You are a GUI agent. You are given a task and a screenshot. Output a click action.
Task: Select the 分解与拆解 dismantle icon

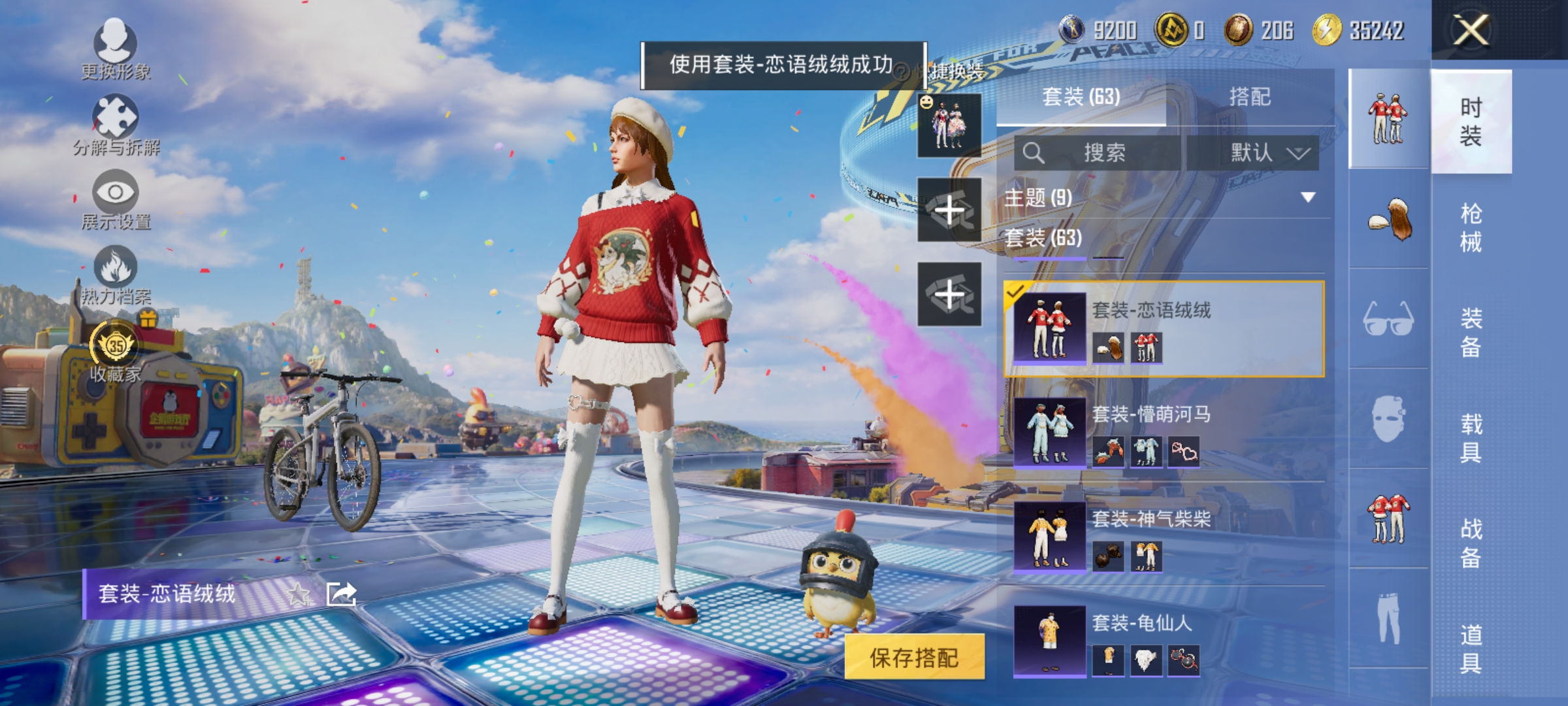tap(116, 119)
